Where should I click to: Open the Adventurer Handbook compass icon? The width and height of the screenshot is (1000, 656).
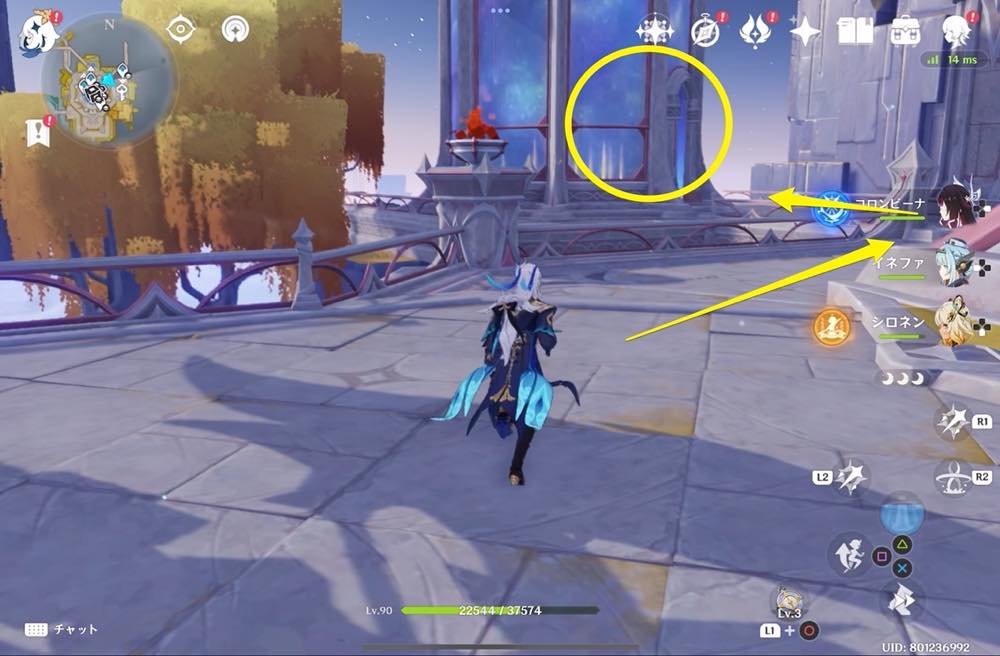[x=705, y=31]
